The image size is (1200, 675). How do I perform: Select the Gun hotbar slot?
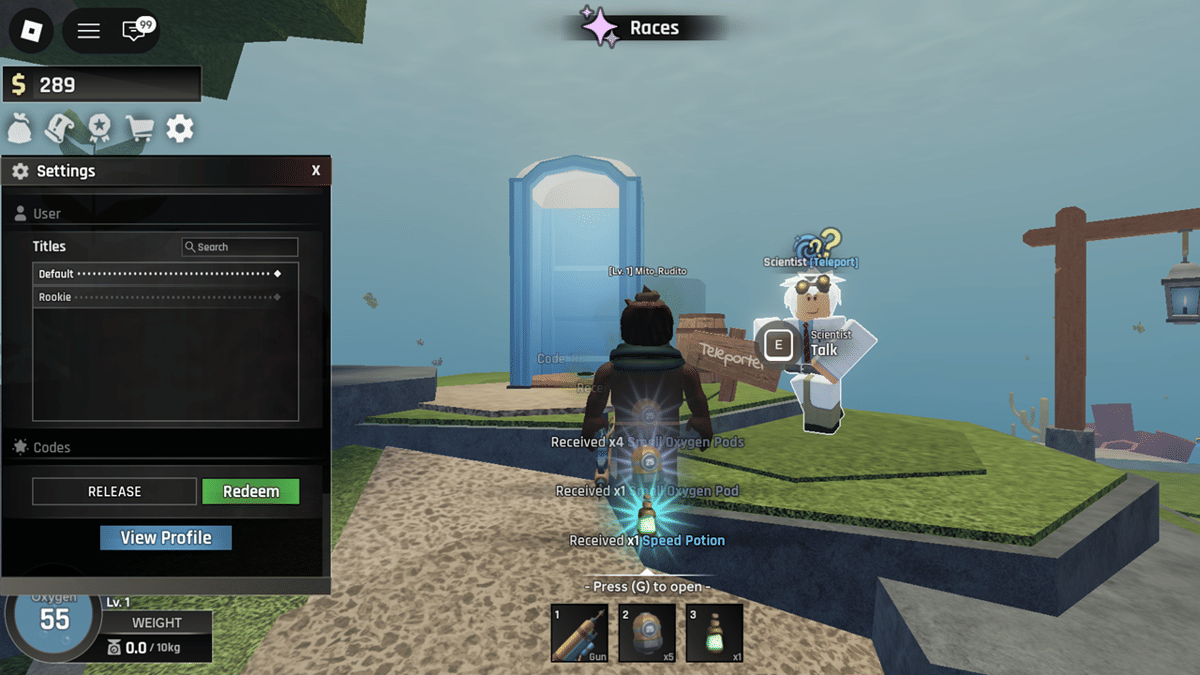pos(579,633)
